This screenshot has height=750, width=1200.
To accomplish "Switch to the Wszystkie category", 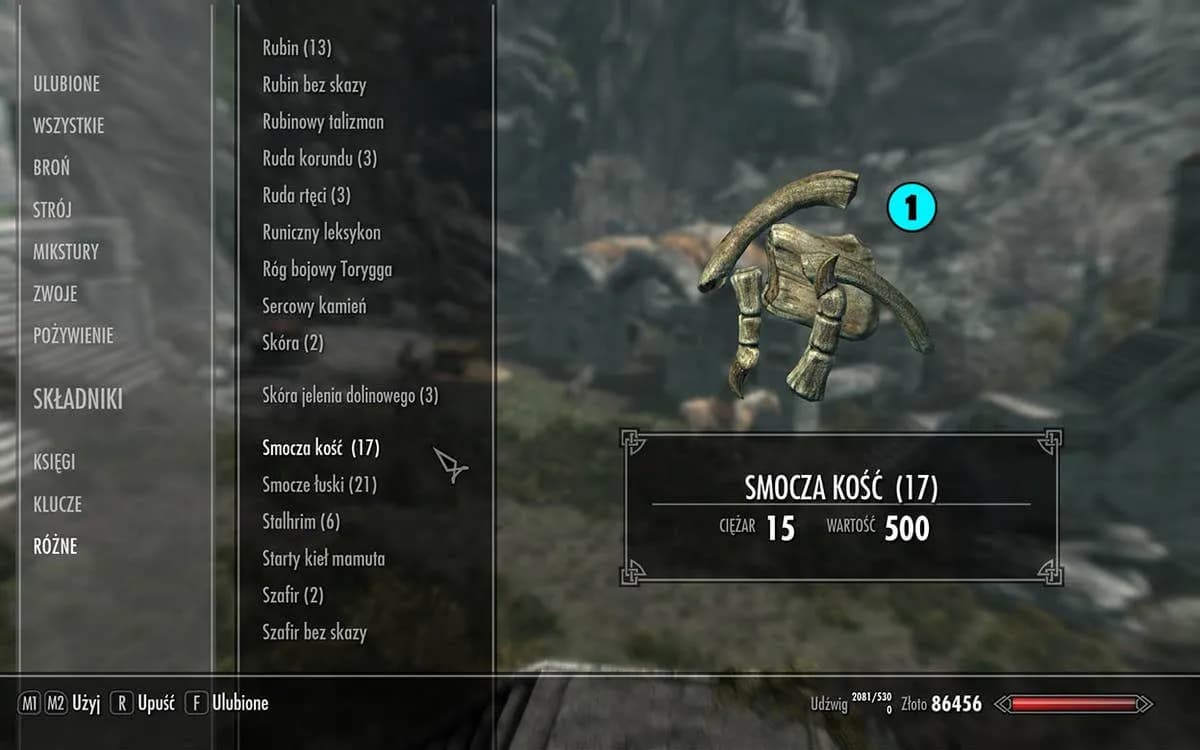I will (68, 126).
